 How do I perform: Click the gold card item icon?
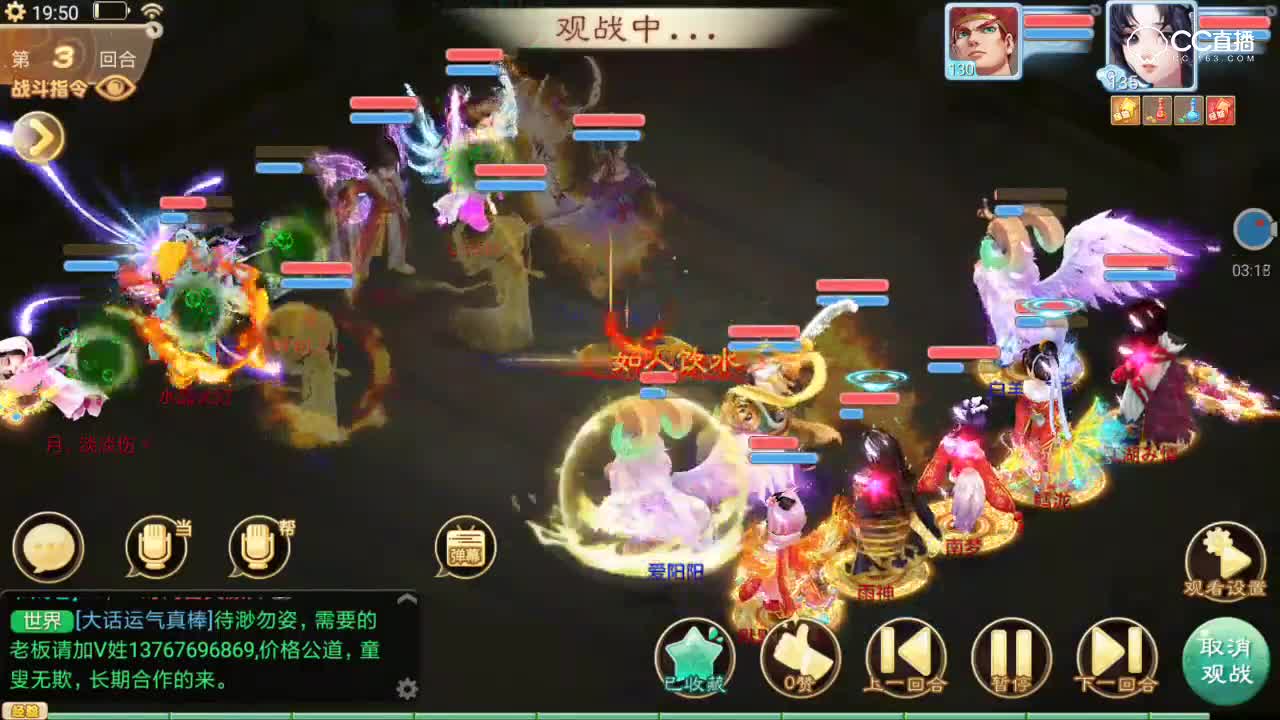click(1125, 111)
